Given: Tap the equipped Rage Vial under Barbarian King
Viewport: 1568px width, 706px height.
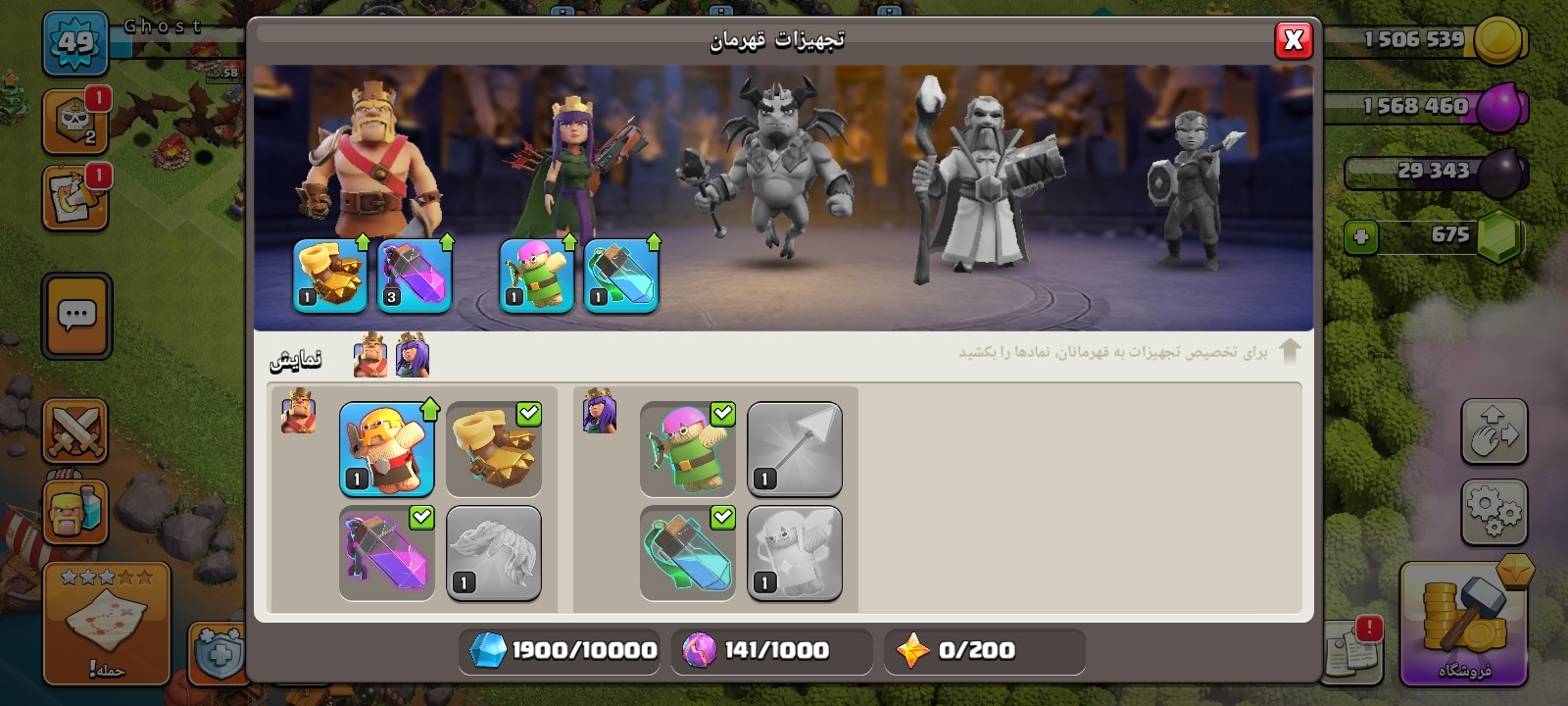Looking at the screenshot, I should point(415,276).
